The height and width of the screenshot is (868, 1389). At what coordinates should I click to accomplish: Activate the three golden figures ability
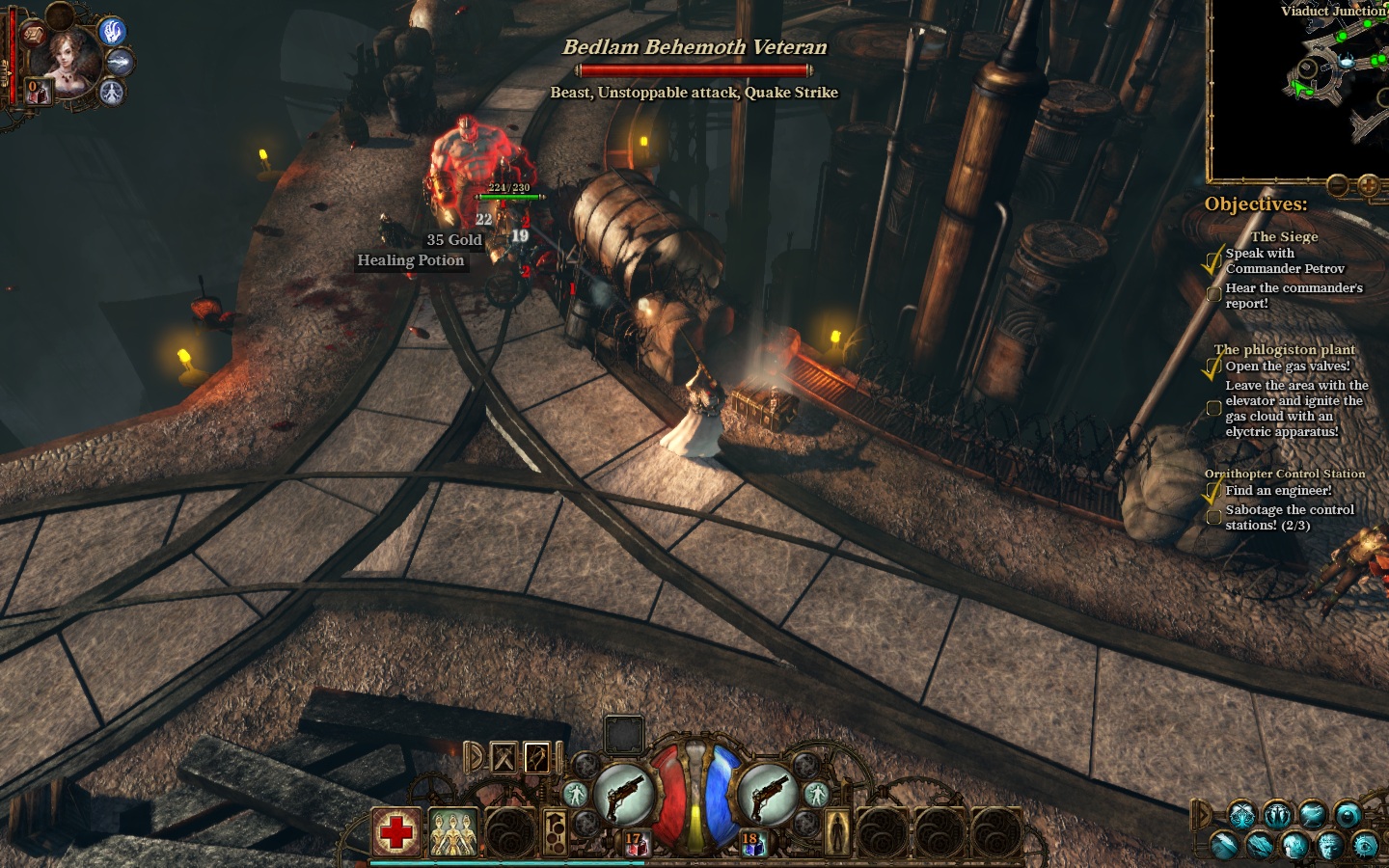point(452,832)
